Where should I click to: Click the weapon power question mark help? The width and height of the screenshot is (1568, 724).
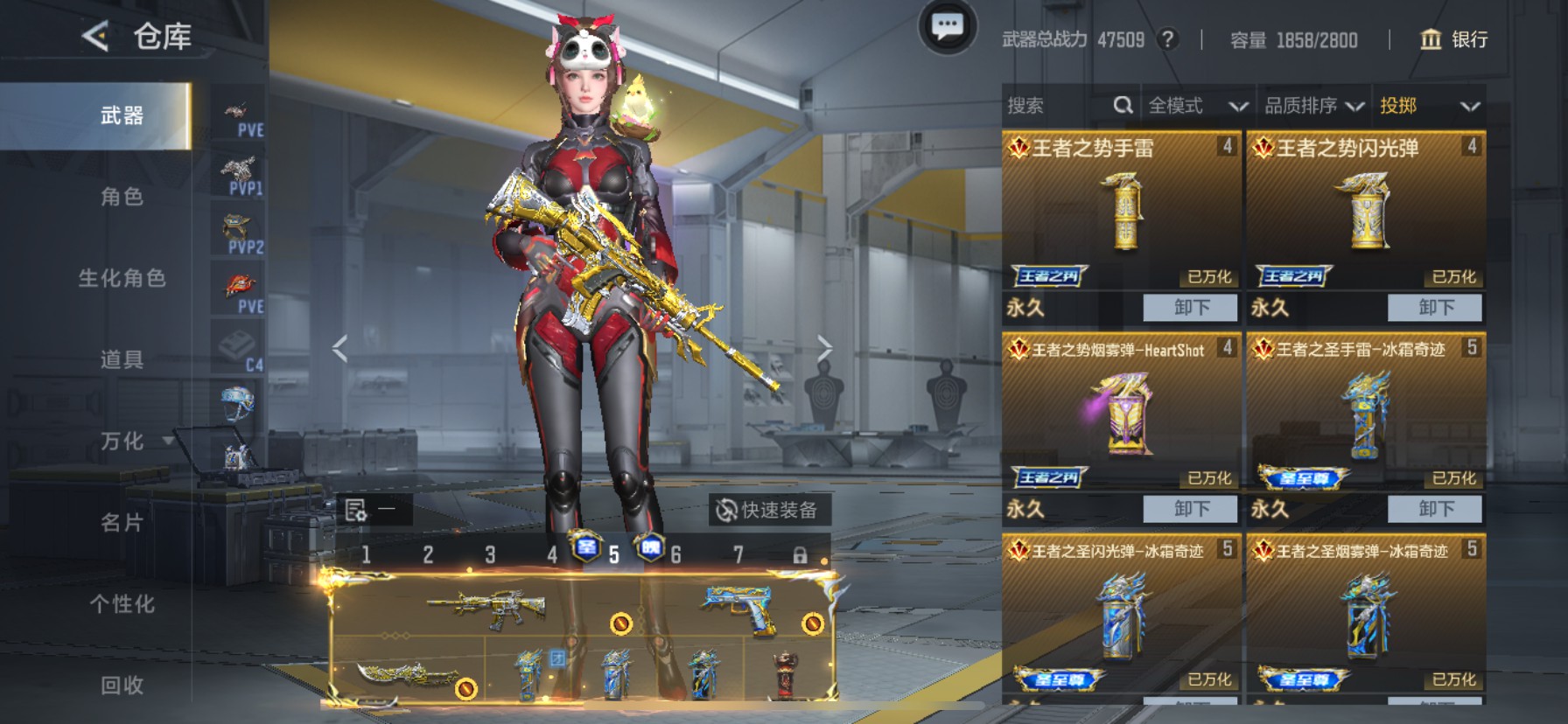tap(1166, 39)
